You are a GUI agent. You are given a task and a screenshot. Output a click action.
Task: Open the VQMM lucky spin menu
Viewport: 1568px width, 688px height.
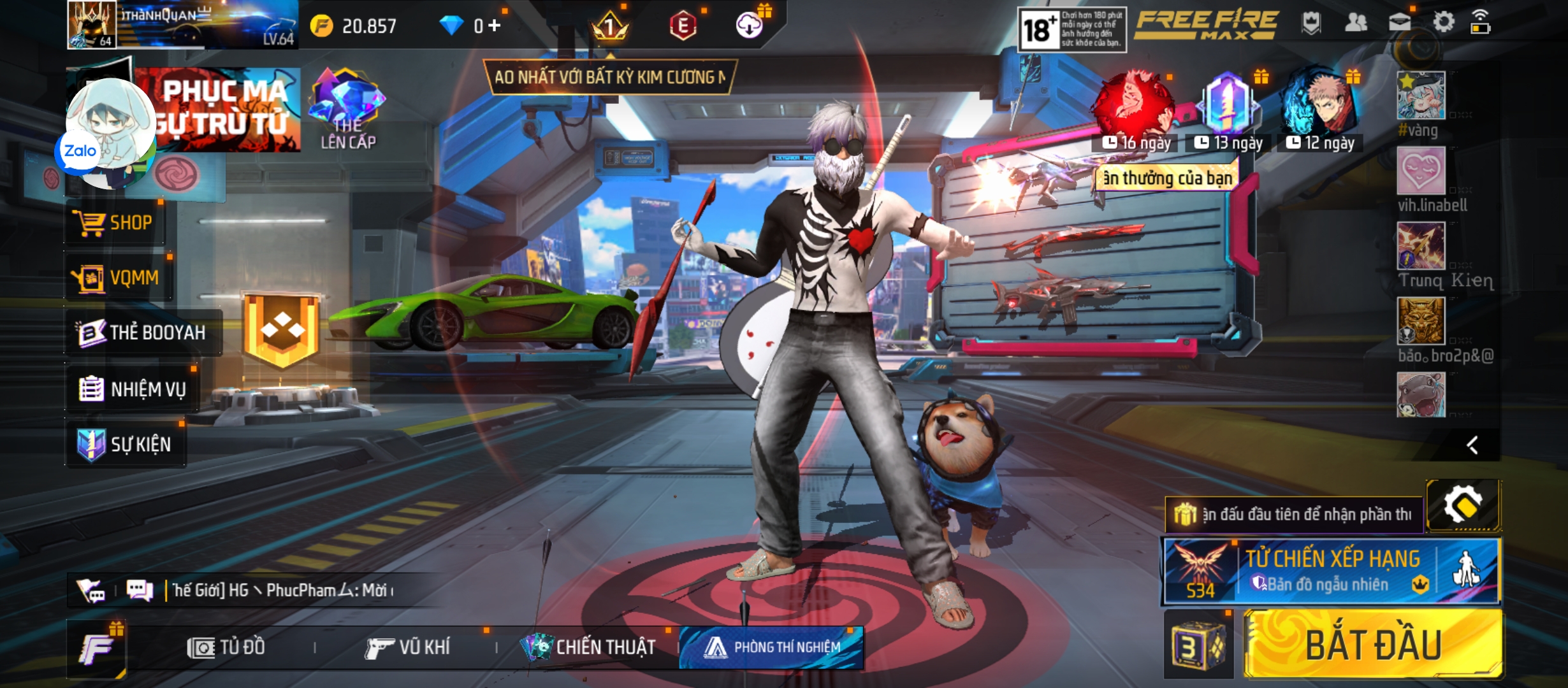coord(117,278)
